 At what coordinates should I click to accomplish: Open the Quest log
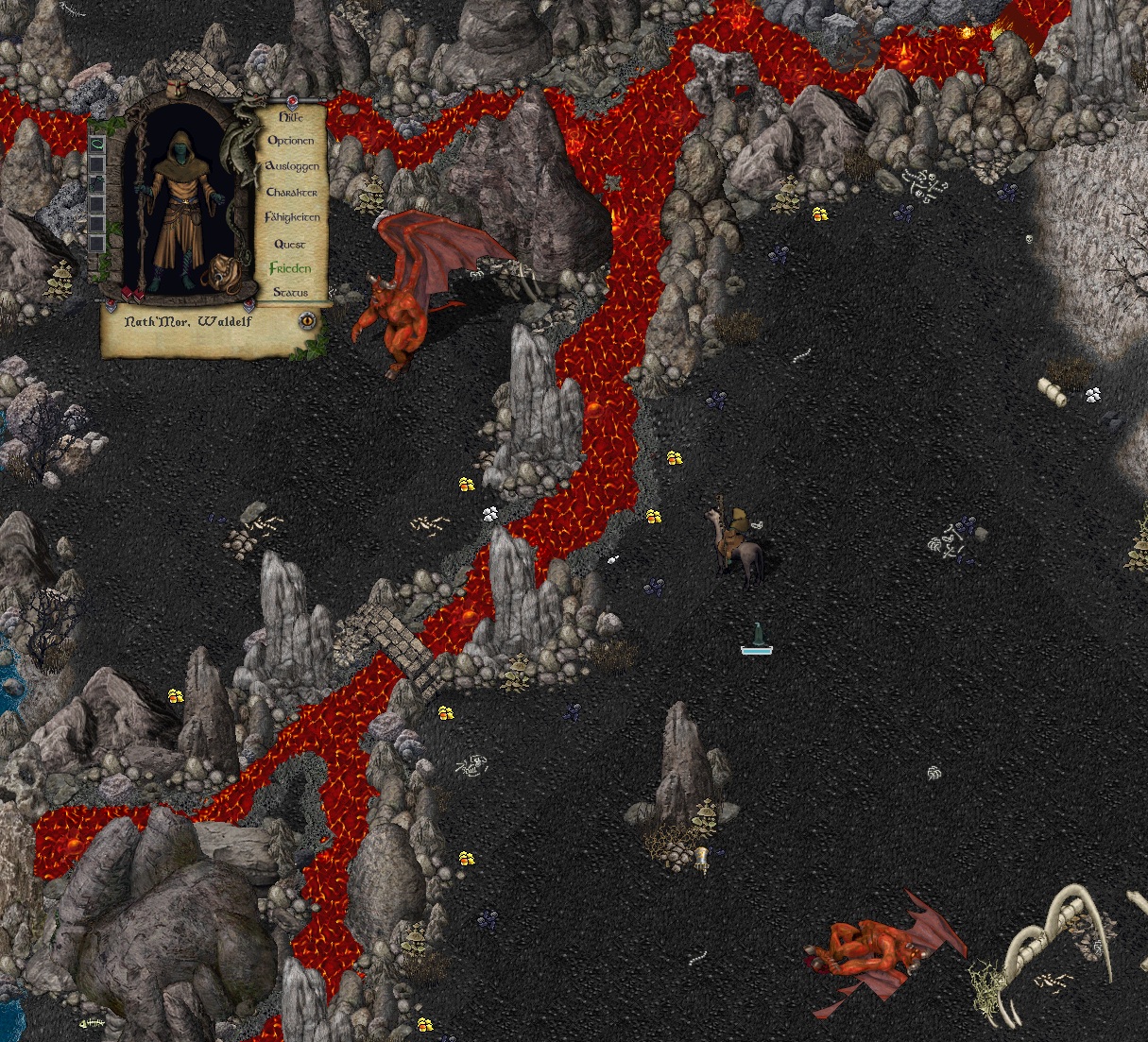point(290,244)
